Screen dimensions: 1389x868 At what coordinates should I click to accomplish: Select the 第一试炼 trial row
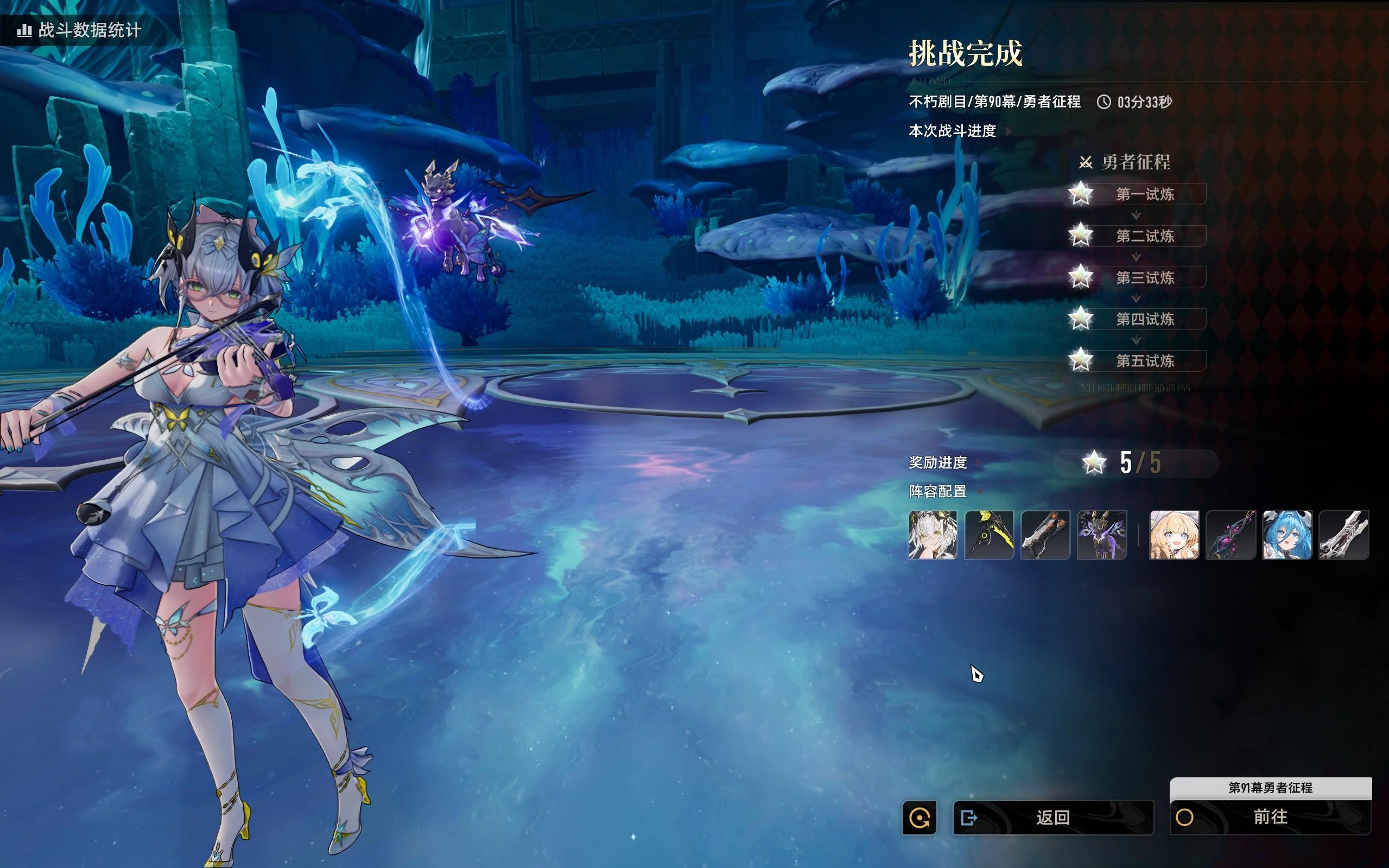1145,195
